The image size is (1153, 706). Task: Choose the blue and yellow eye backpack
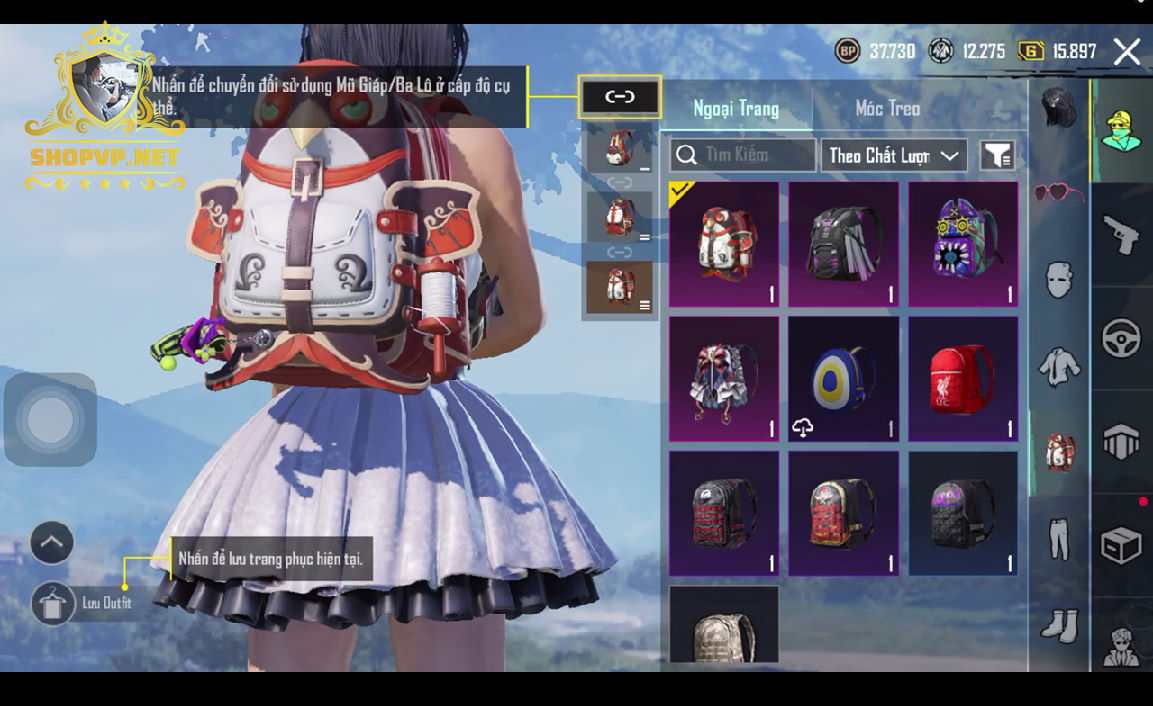(x=843, y=379)
